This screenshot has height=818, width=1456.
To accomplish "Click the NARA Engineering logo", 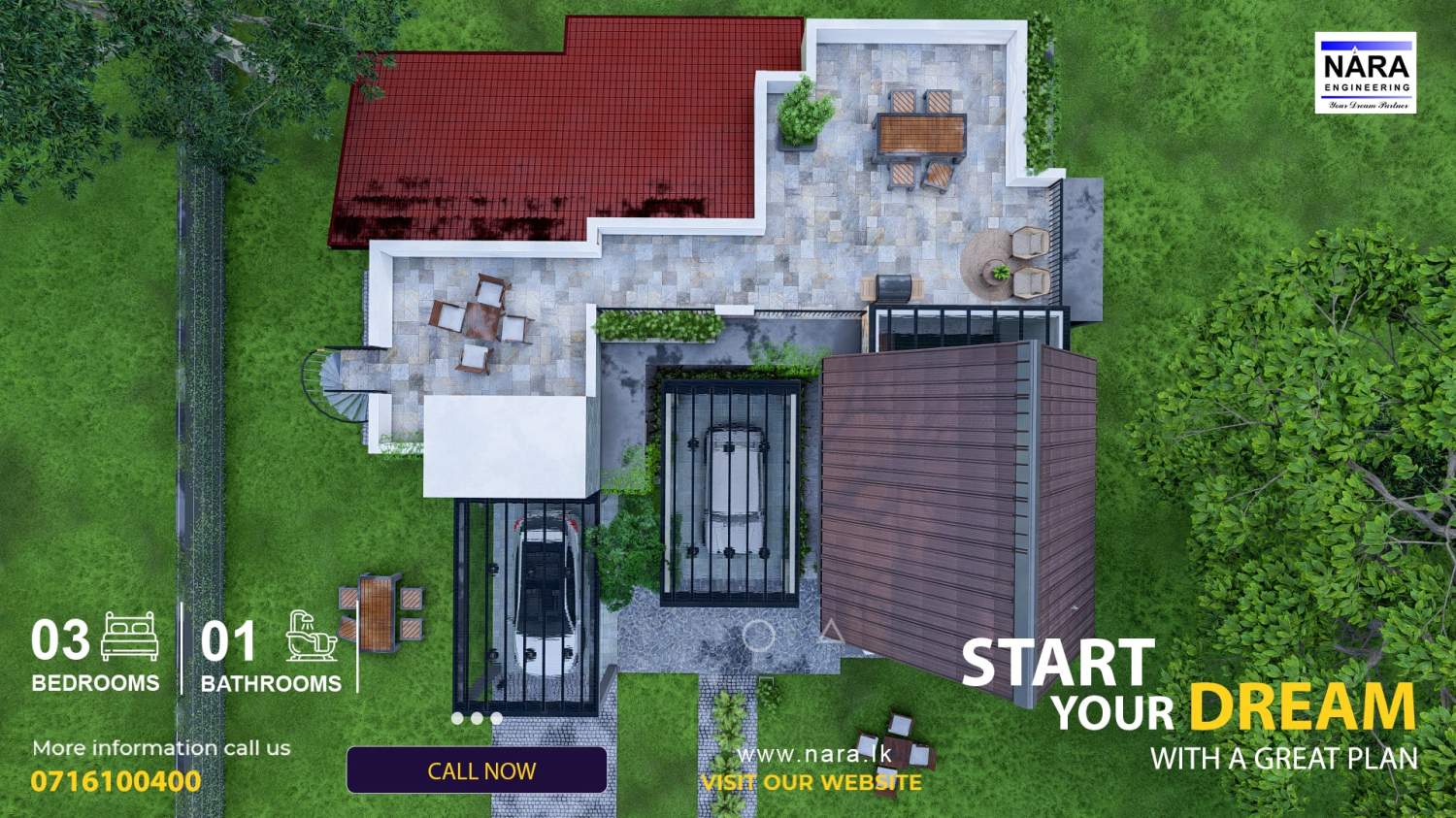I will point(1365,73).
